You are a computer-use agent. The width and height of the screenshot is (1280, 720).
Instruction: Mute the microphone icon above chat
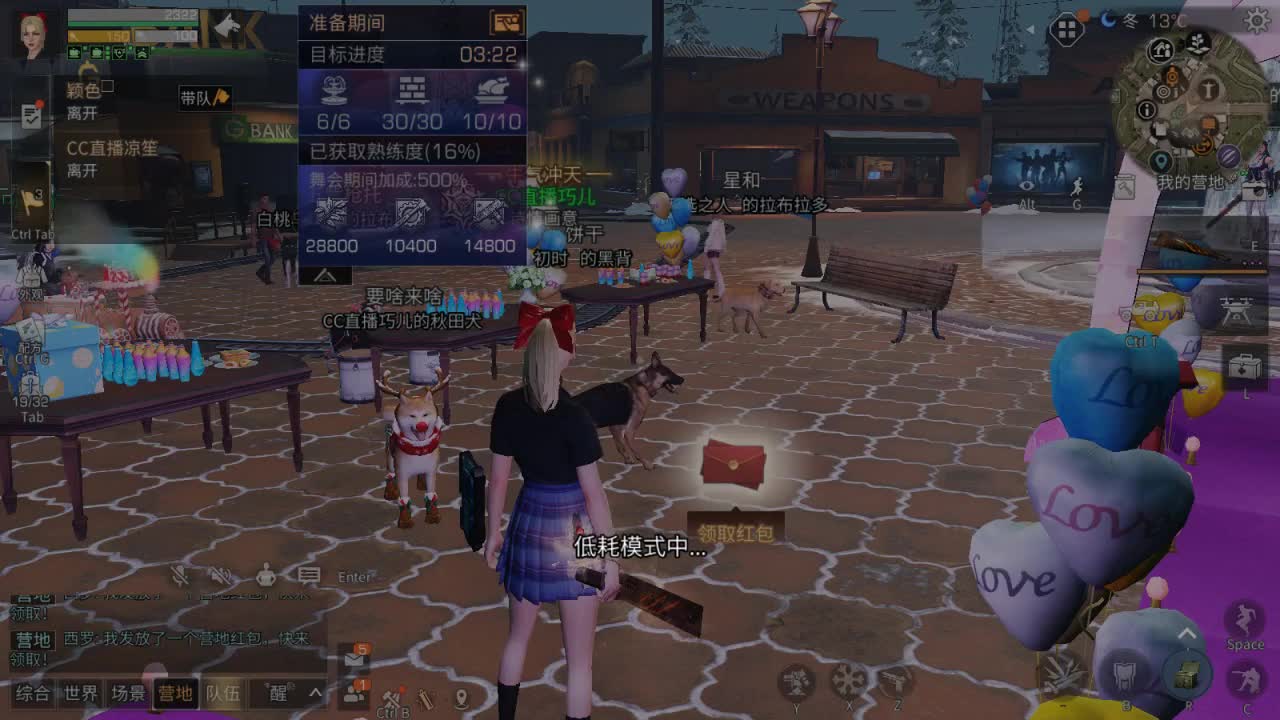[180, 577]
